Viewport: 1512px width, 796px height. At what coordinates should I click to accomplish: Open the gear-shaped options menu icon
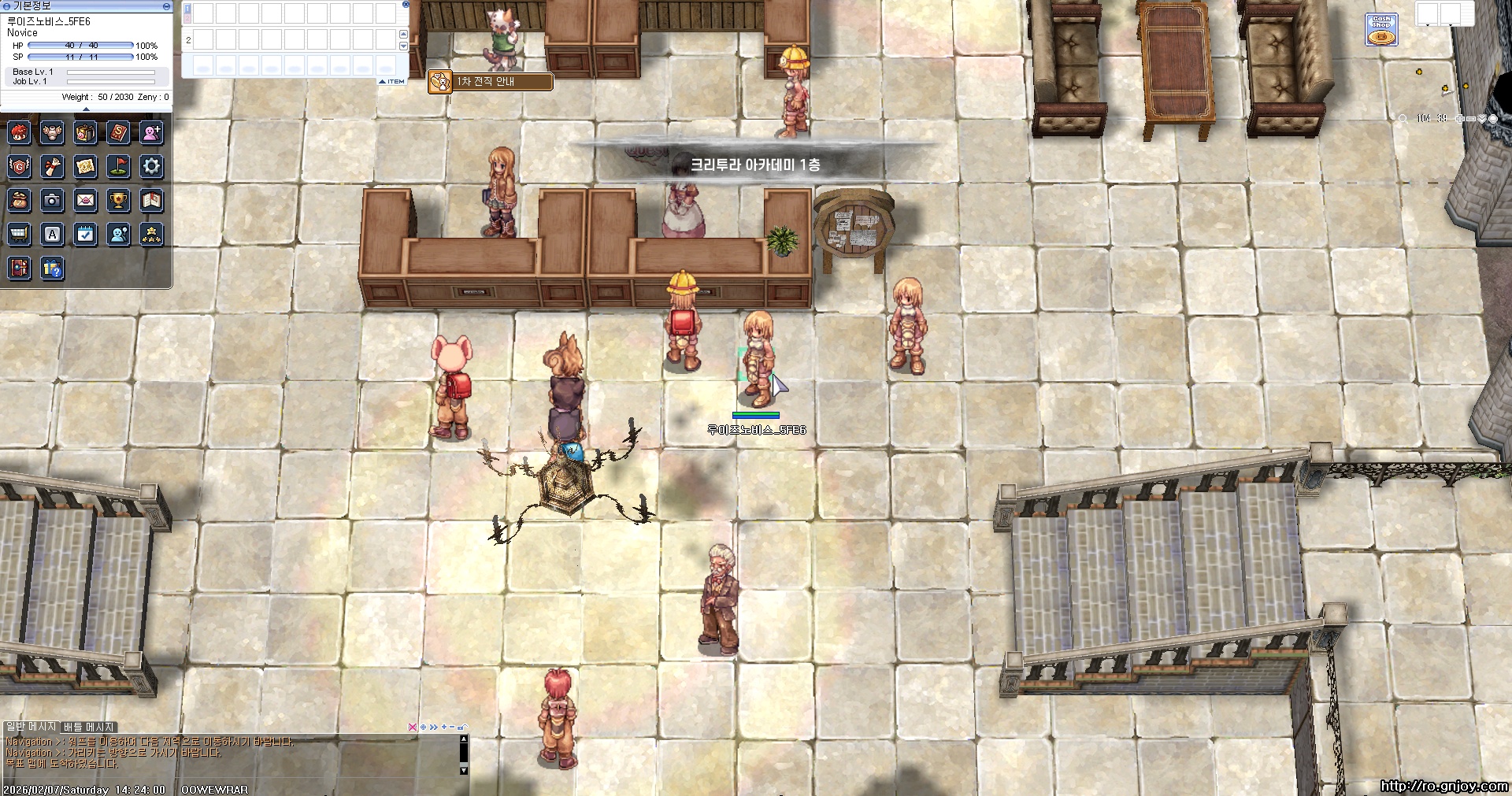point(151,166)
